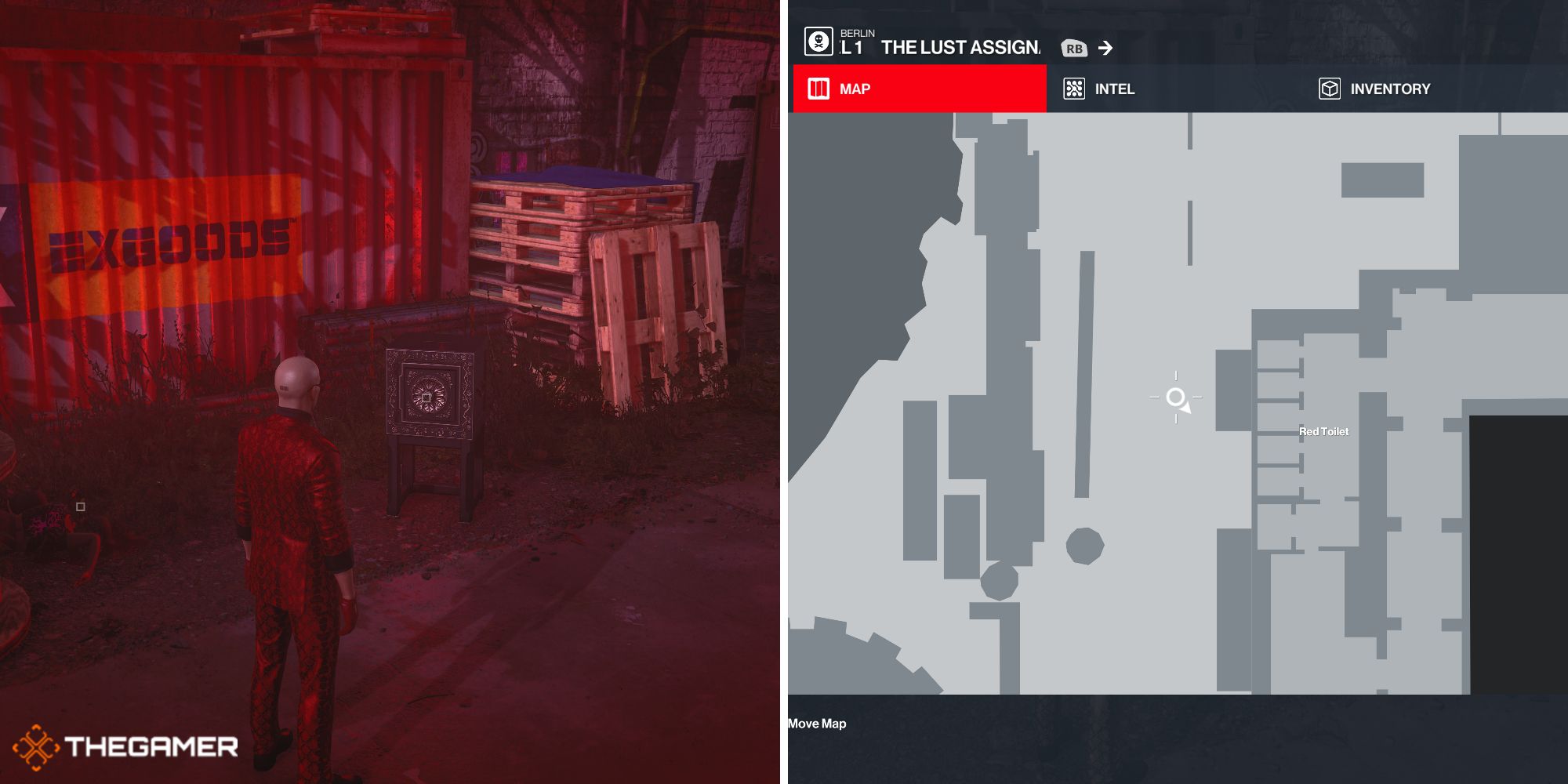The image size is (1568, 784).
Task: Click the player position marker on map
Action: click(x=1176, y=397)
